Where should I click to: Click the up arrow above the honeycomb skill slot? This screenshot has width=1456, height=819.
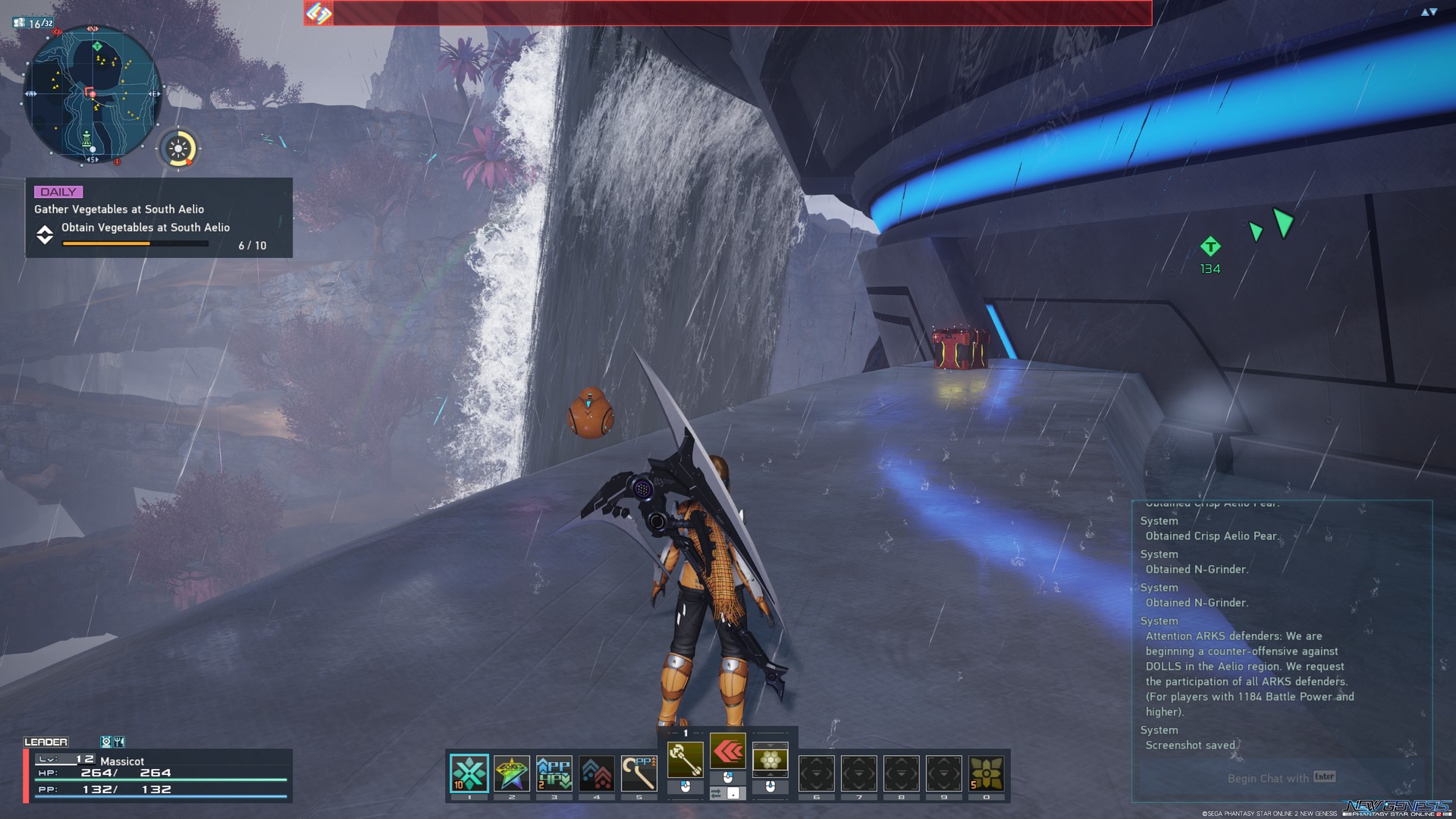coord(768,746)
